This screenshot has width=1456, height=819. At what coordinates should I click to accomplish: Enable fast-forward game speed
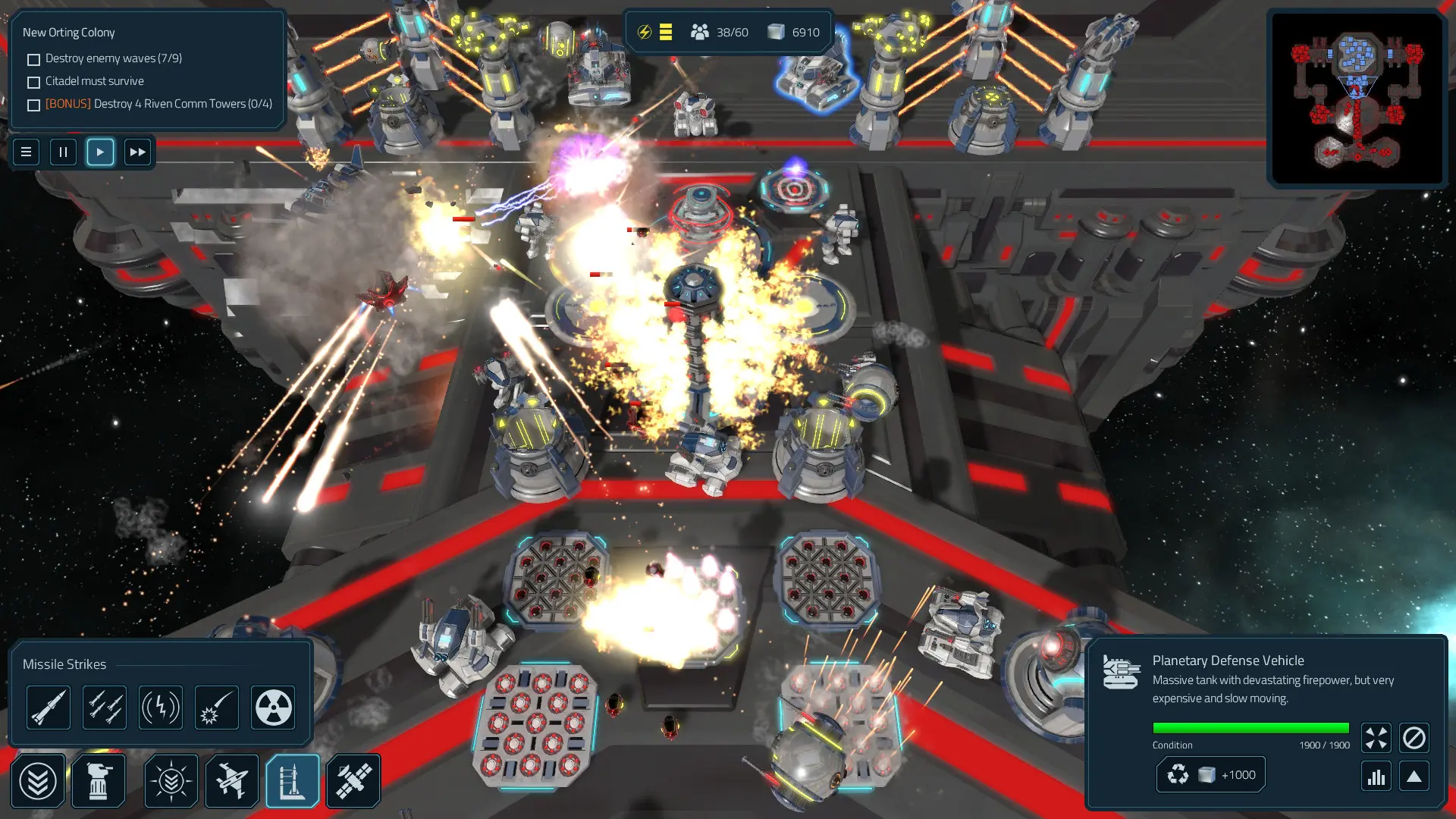tap(137, 152)
